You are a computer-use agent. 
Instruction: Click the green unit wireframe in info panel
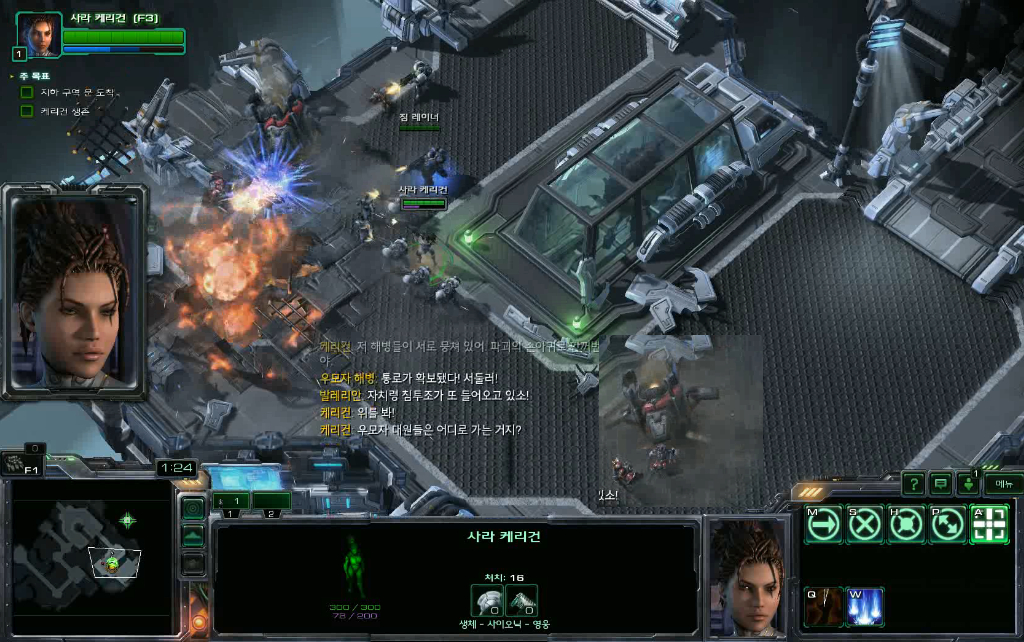352,565
